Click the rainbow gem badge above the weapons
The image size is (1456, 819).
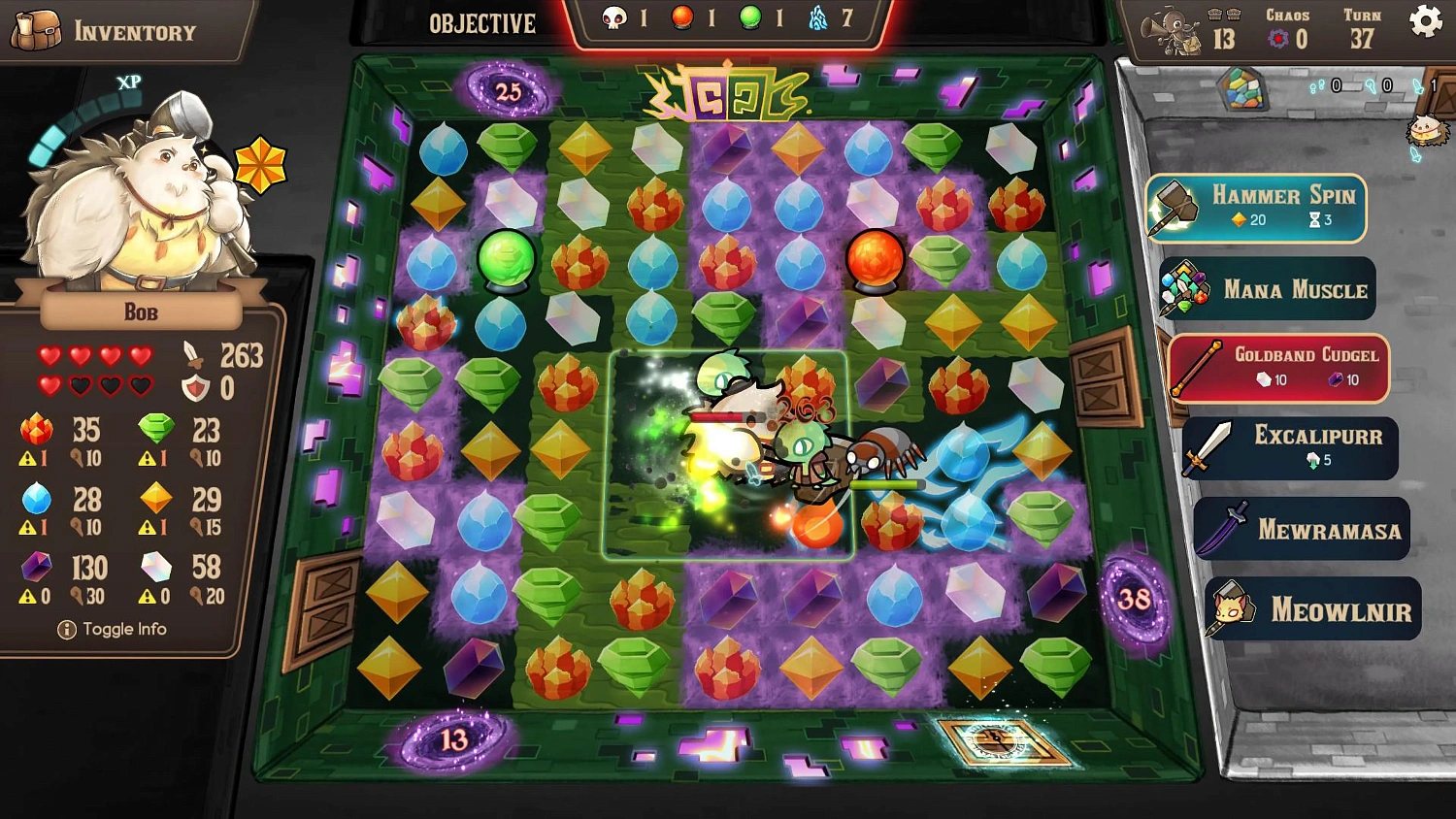click(1240, 90)
